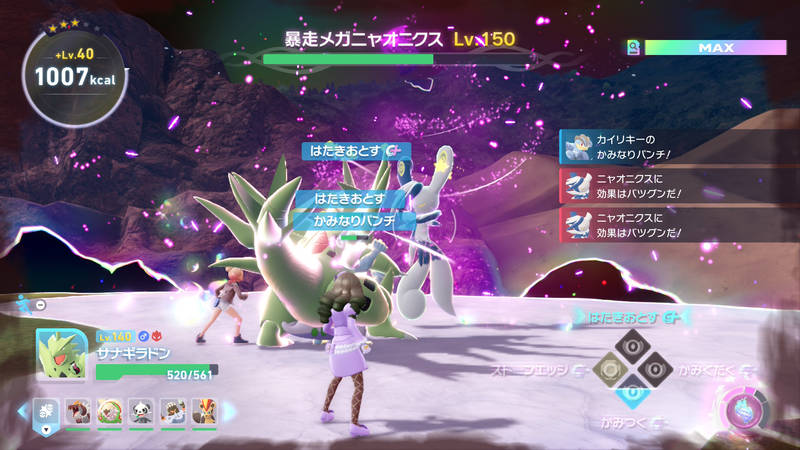Click the left arrow of the party bar

point(22,410)
